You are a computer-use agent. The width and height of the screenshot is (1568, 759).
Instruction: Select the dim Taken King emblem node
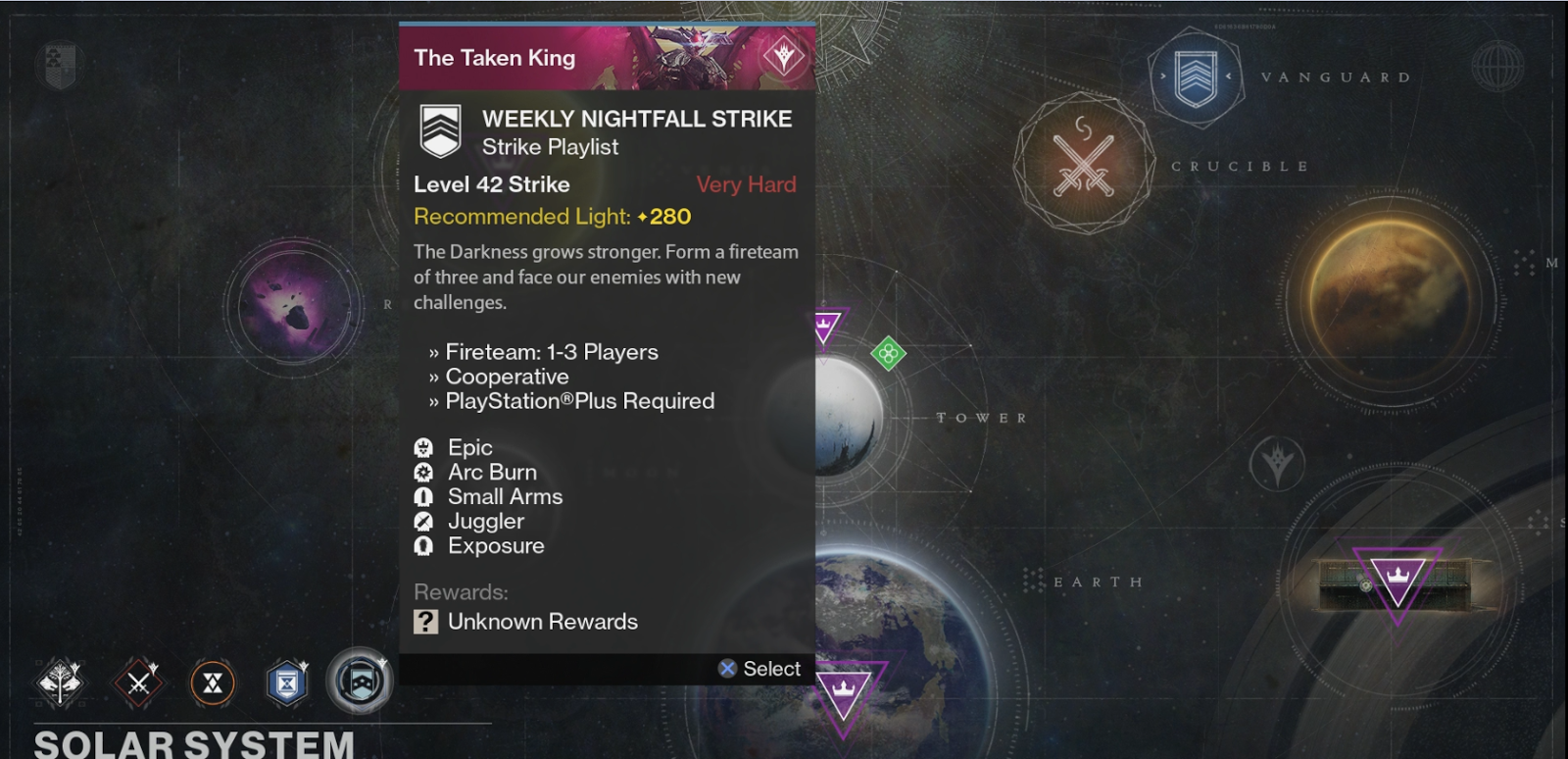click(1277, 463)
